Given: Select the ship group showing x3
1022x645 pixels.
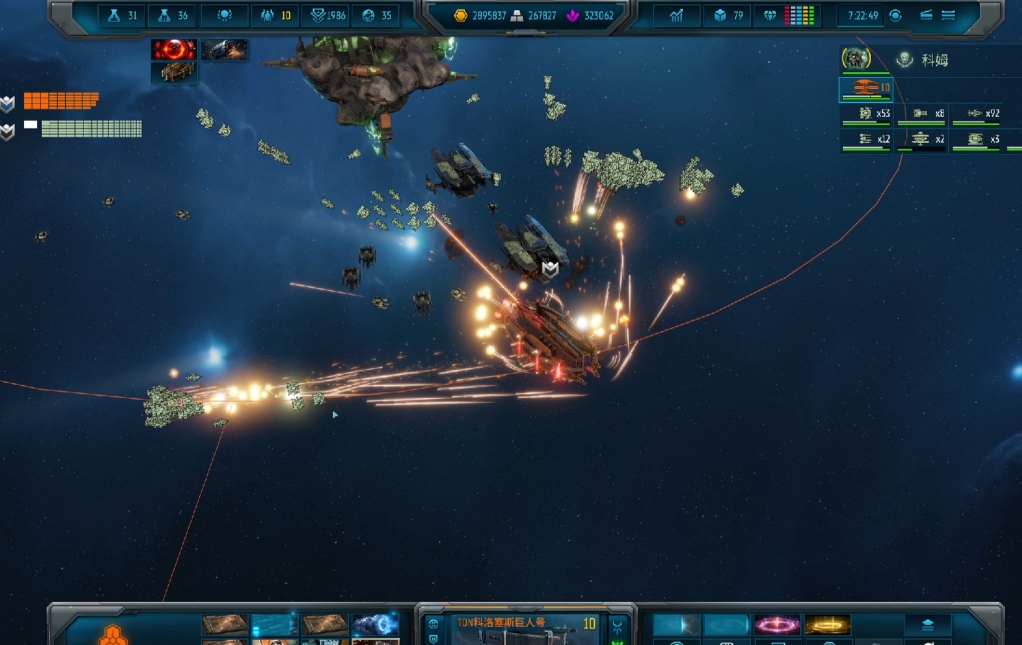Looking at the screenshot, I should click(x=976, y=141).
